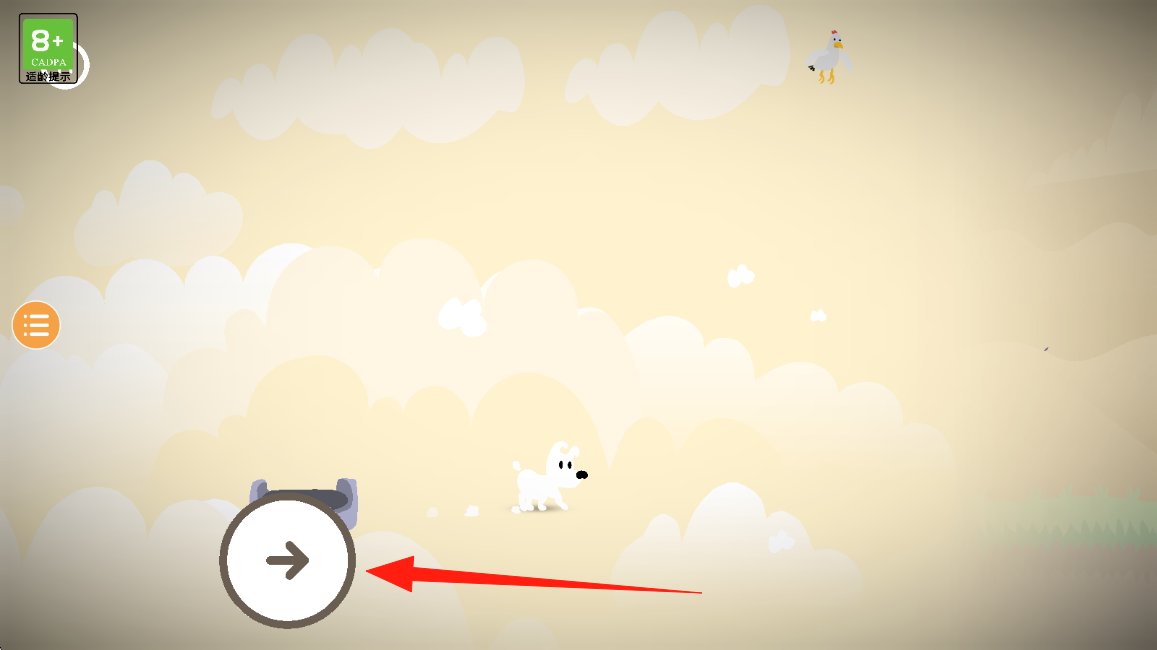Open the orange list menu button
1157x650 pixels.
36,325
